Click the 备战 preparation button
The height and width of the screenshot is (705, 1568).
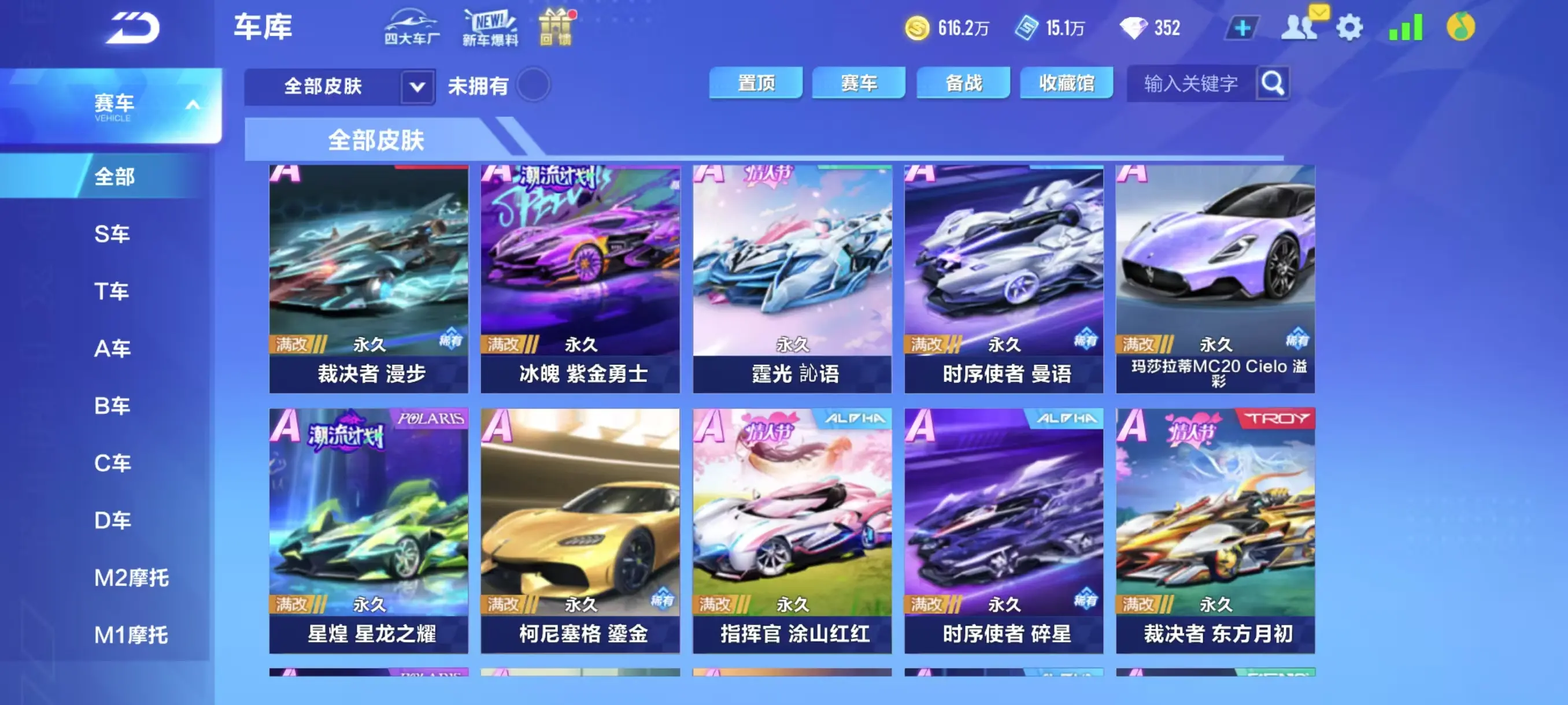963,83
